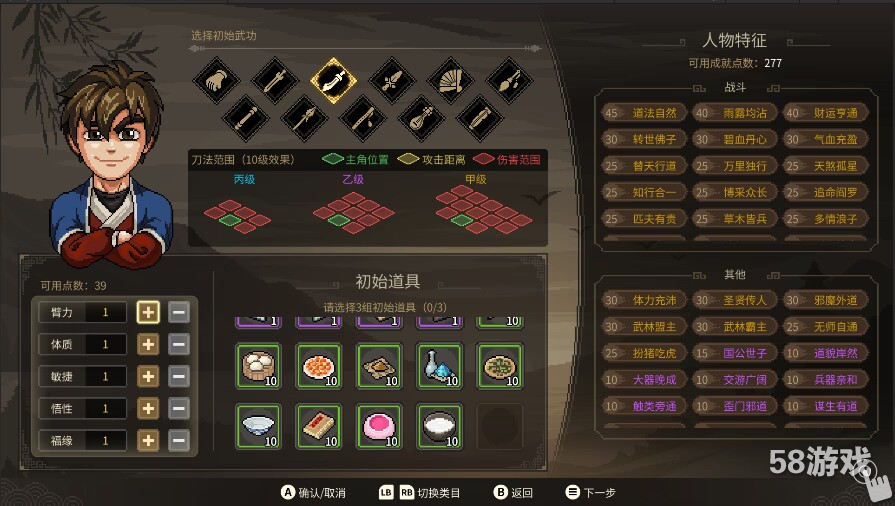Choose the folding fan weapon style
This screenshot has height=506, width=895.
(451, 79)
